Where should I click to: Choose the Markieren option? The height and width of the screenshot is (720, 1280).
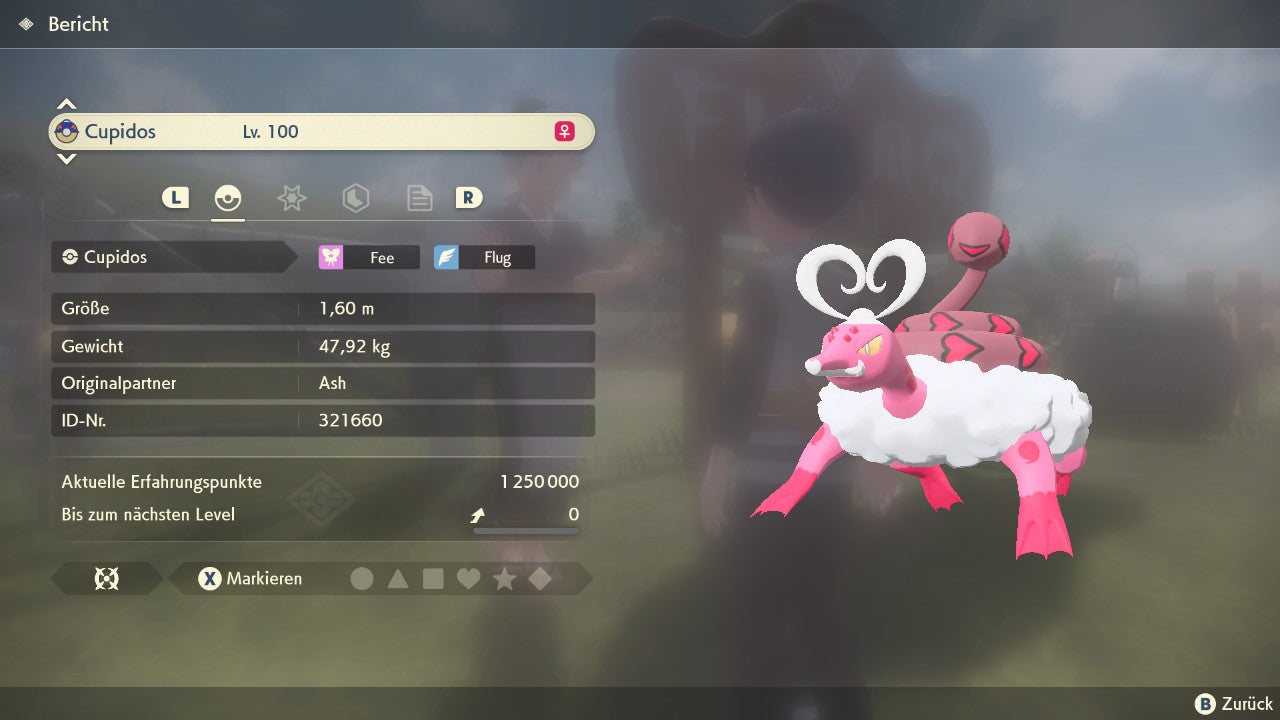[251, 578]
